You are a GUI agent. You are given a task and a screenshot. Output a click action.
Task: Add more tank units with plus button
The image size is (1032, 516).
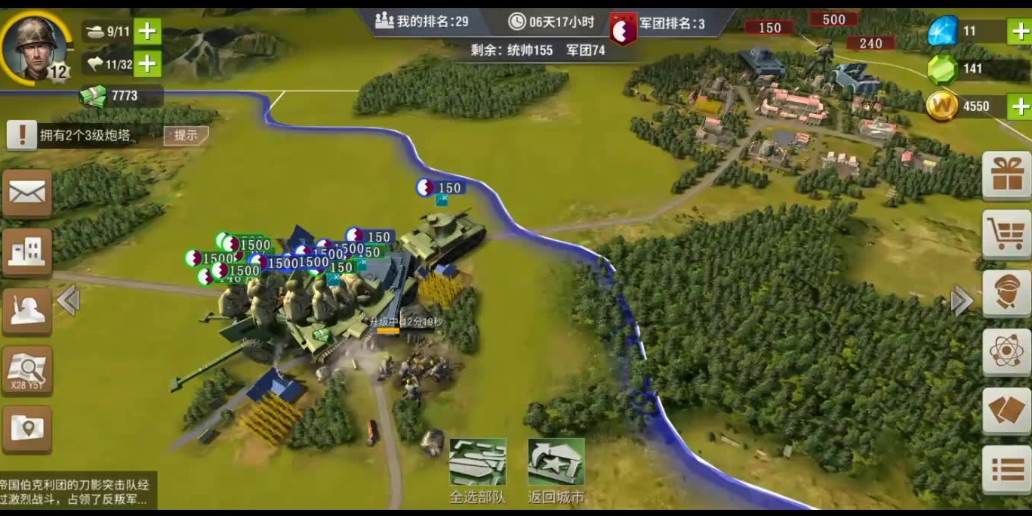[x=147, y=31]
